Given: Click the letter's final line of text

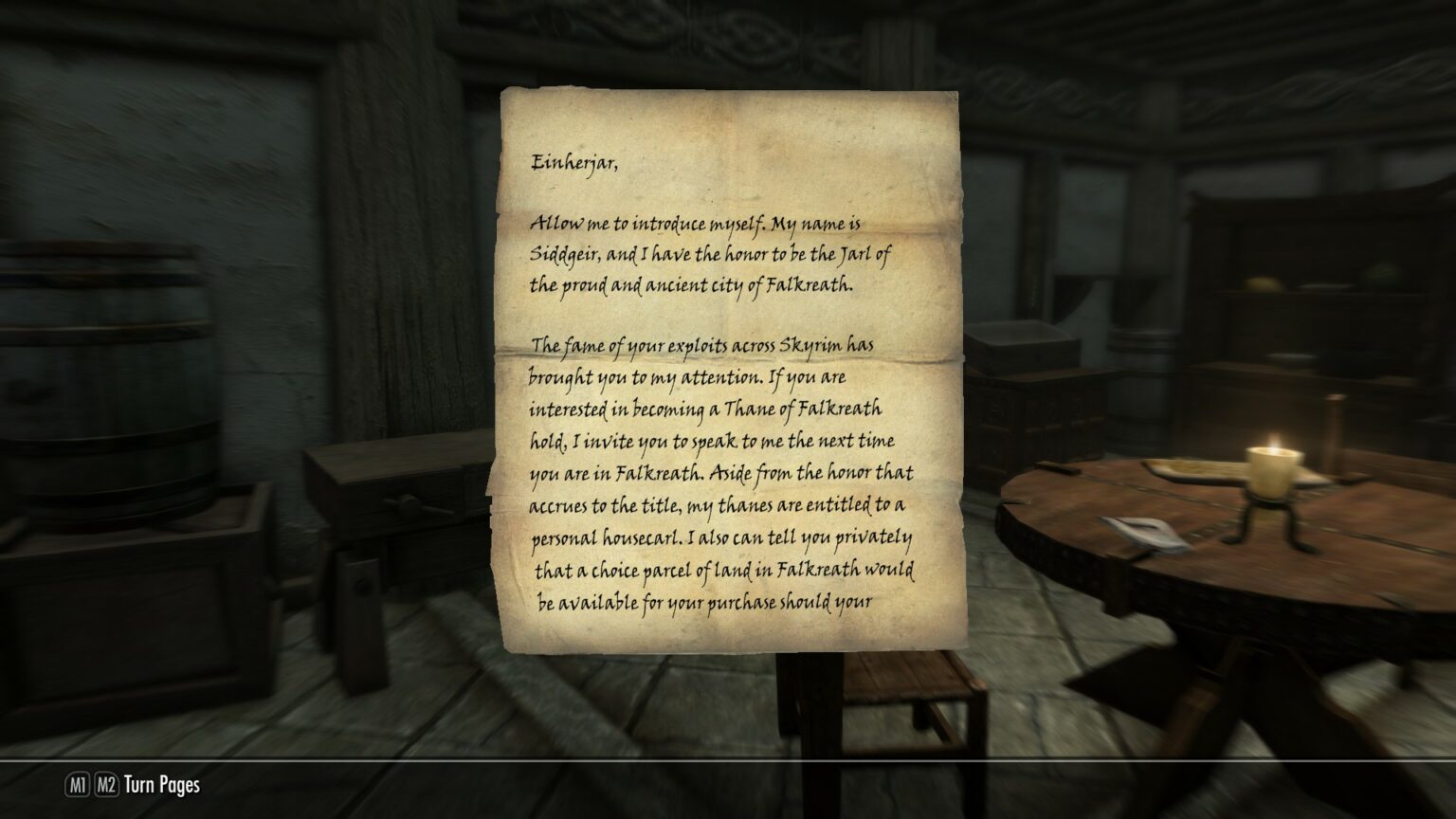Looking at the screenshot, I should coord(706,602).
